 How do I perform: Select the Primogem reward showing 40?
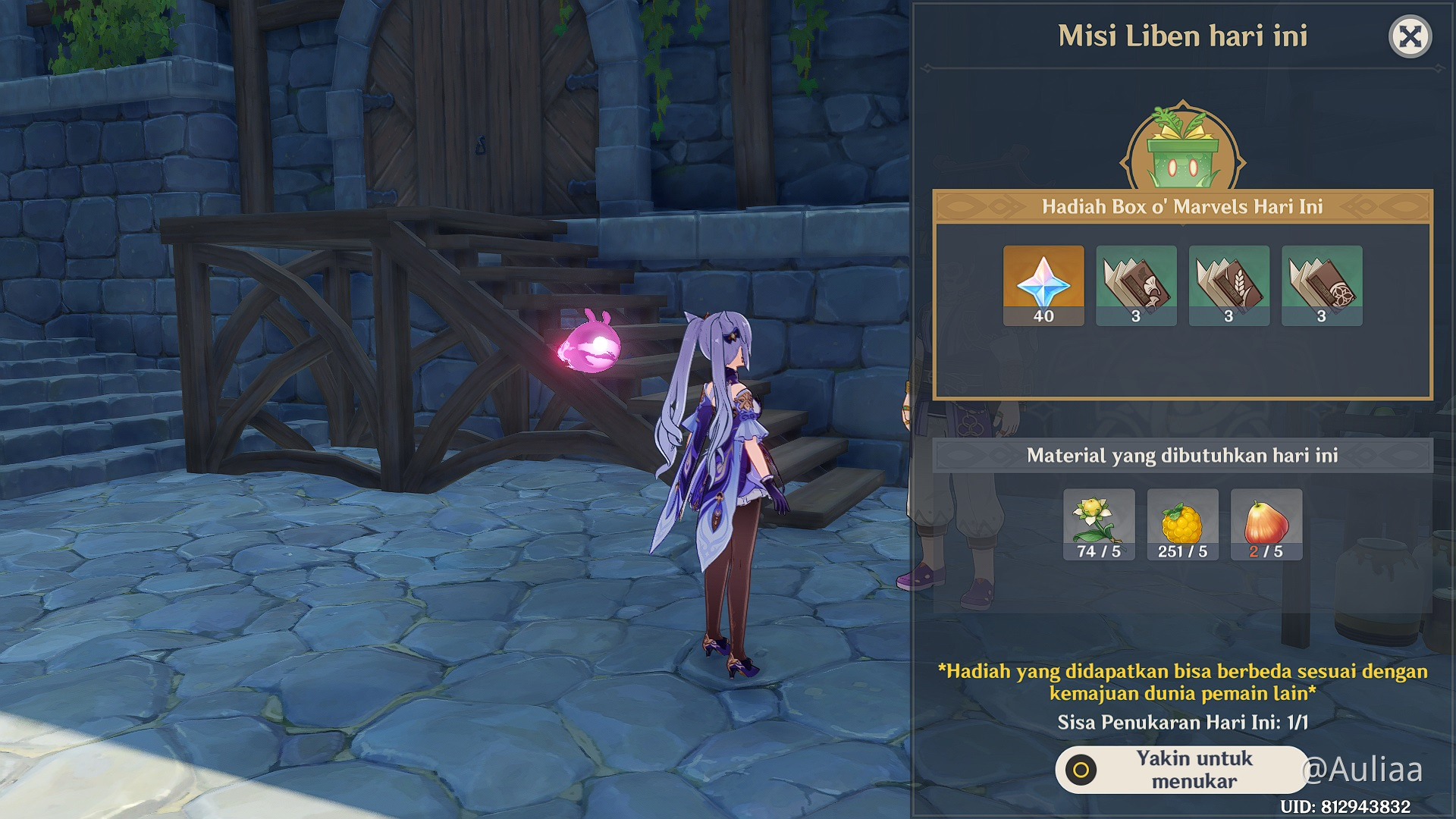tap(1043, 285)
